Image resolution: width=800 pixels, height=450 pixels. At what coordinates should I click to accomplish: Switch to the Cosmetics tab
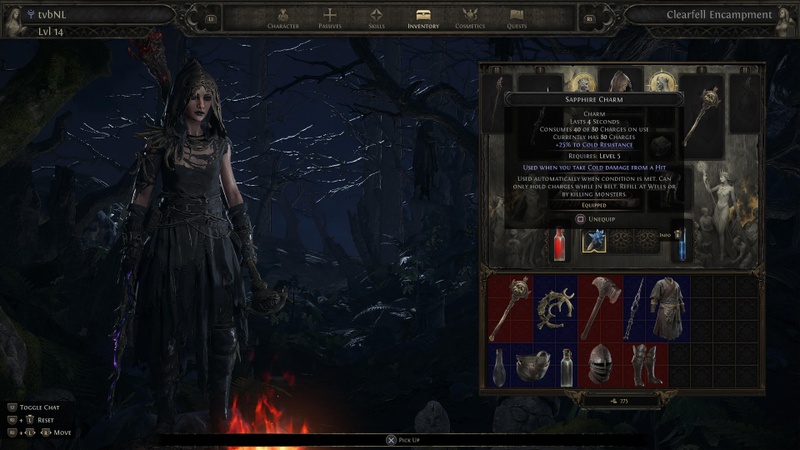pyautogui.click(x=470, y=17)
